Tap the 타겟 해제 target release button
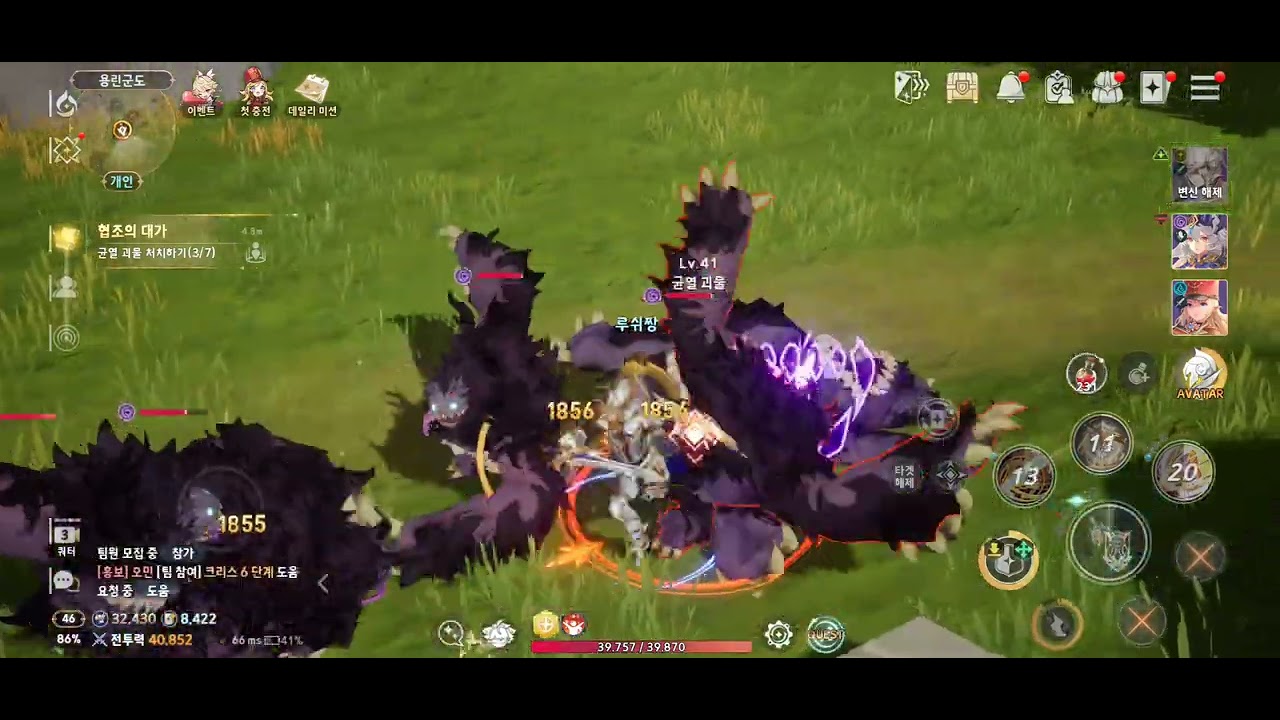 (x=905, y=476)
